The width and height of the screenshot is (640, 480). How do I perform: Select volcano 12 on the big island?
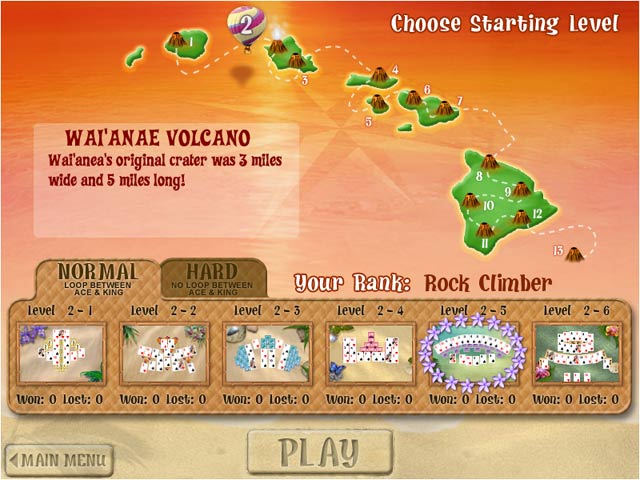[x=521, y=217]
